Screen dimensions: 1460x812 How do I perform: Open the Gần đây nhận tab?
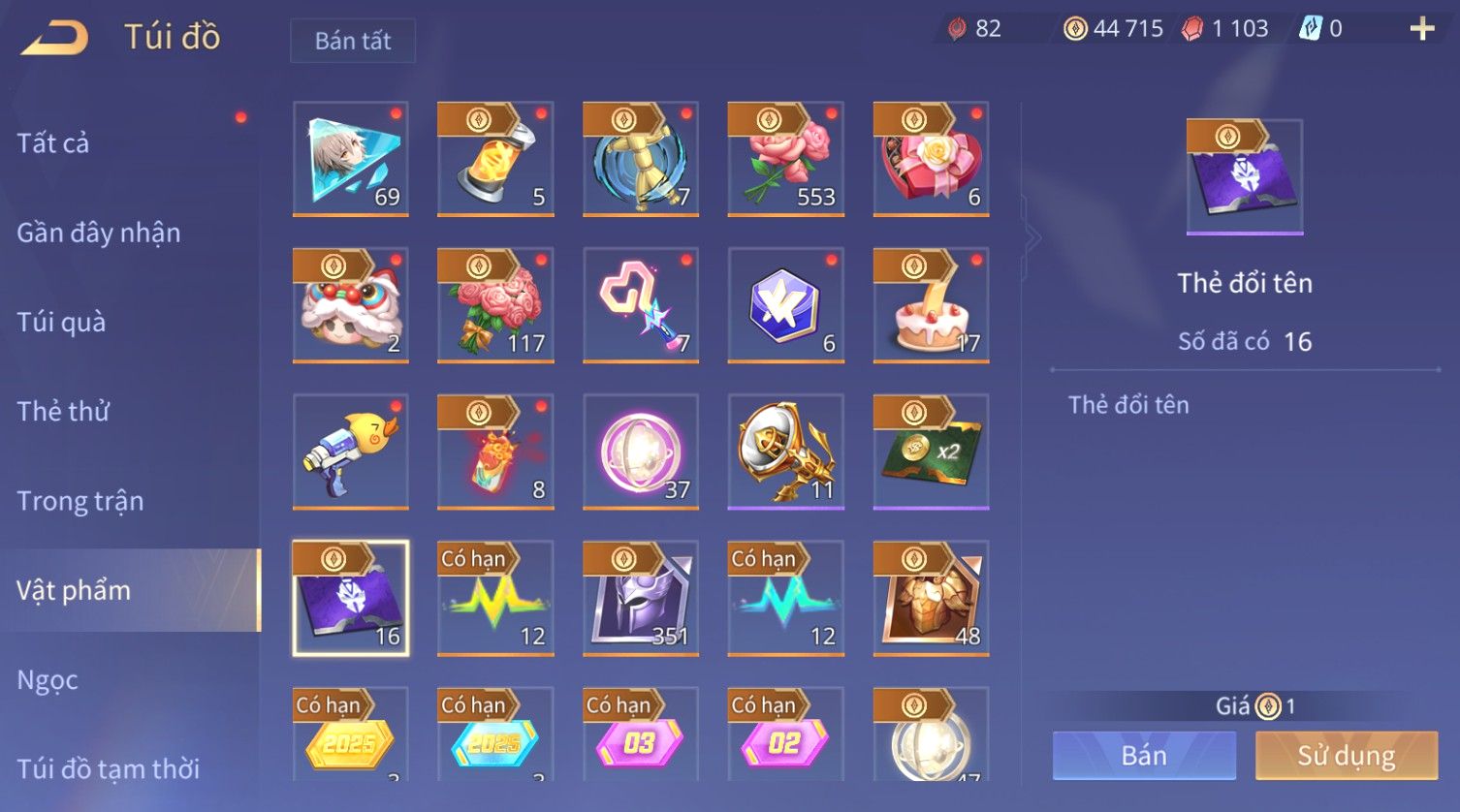(x=99, y=233)
